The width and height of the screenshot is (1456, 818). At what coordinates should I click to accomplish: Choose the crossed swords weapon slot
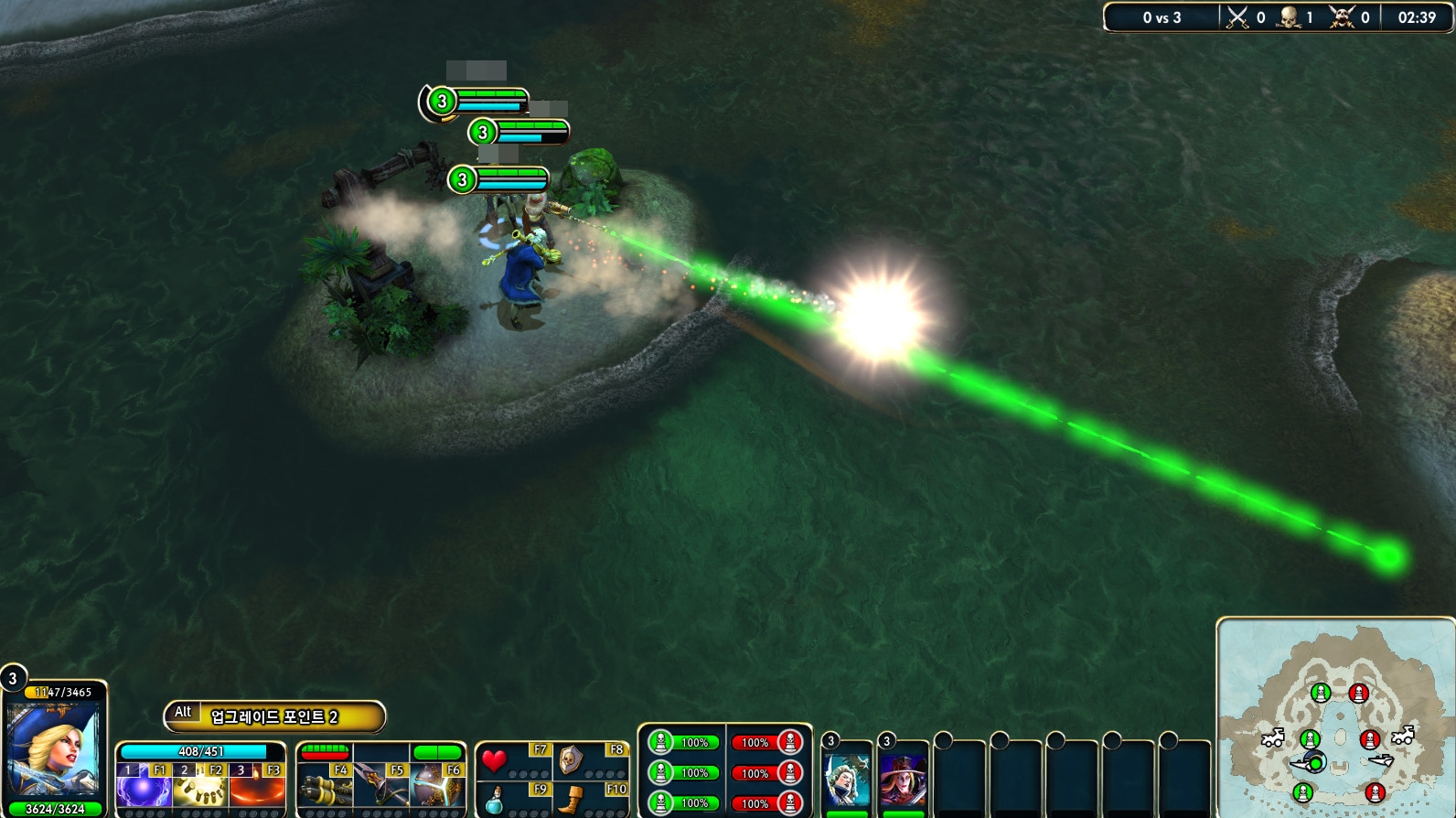[x=380, y=788]
